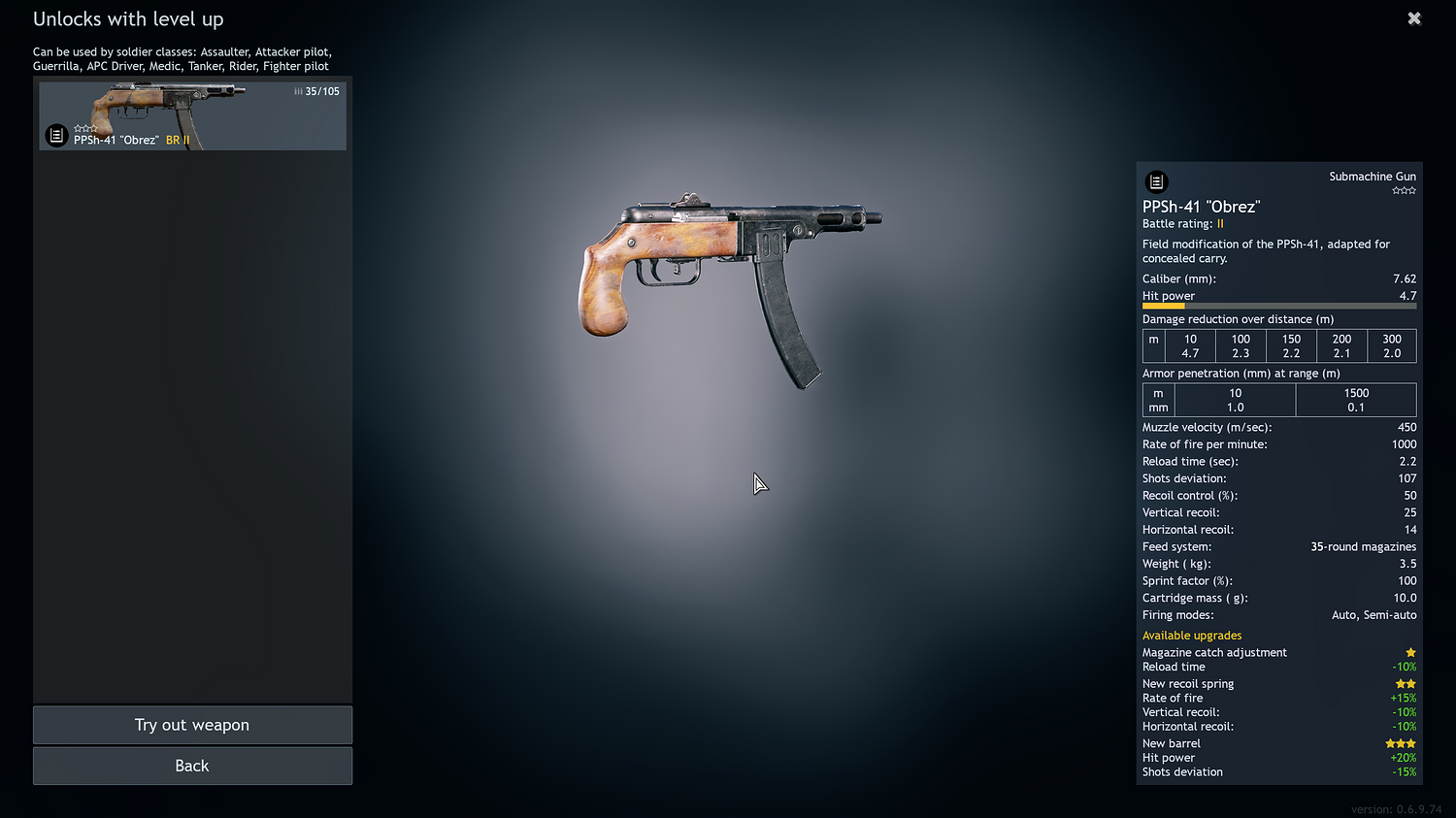
Task: Select the star rating icons on the weapon card
Action: (85, 127)
